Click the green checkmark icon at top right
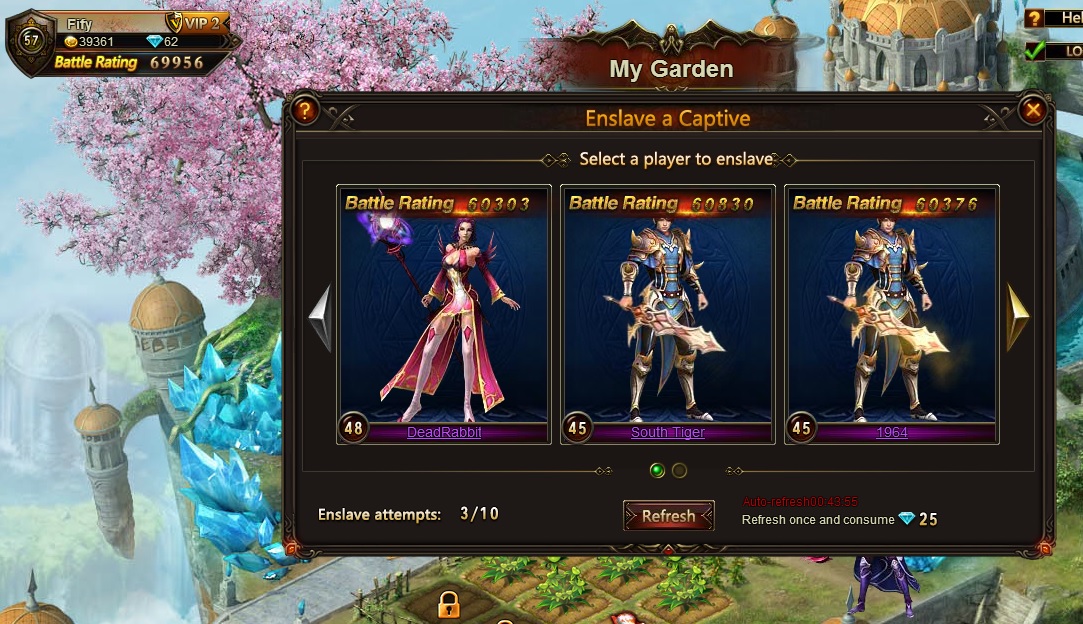Screen dimensions: 1083x624 pyautogui.click(x=1035, y=50)
